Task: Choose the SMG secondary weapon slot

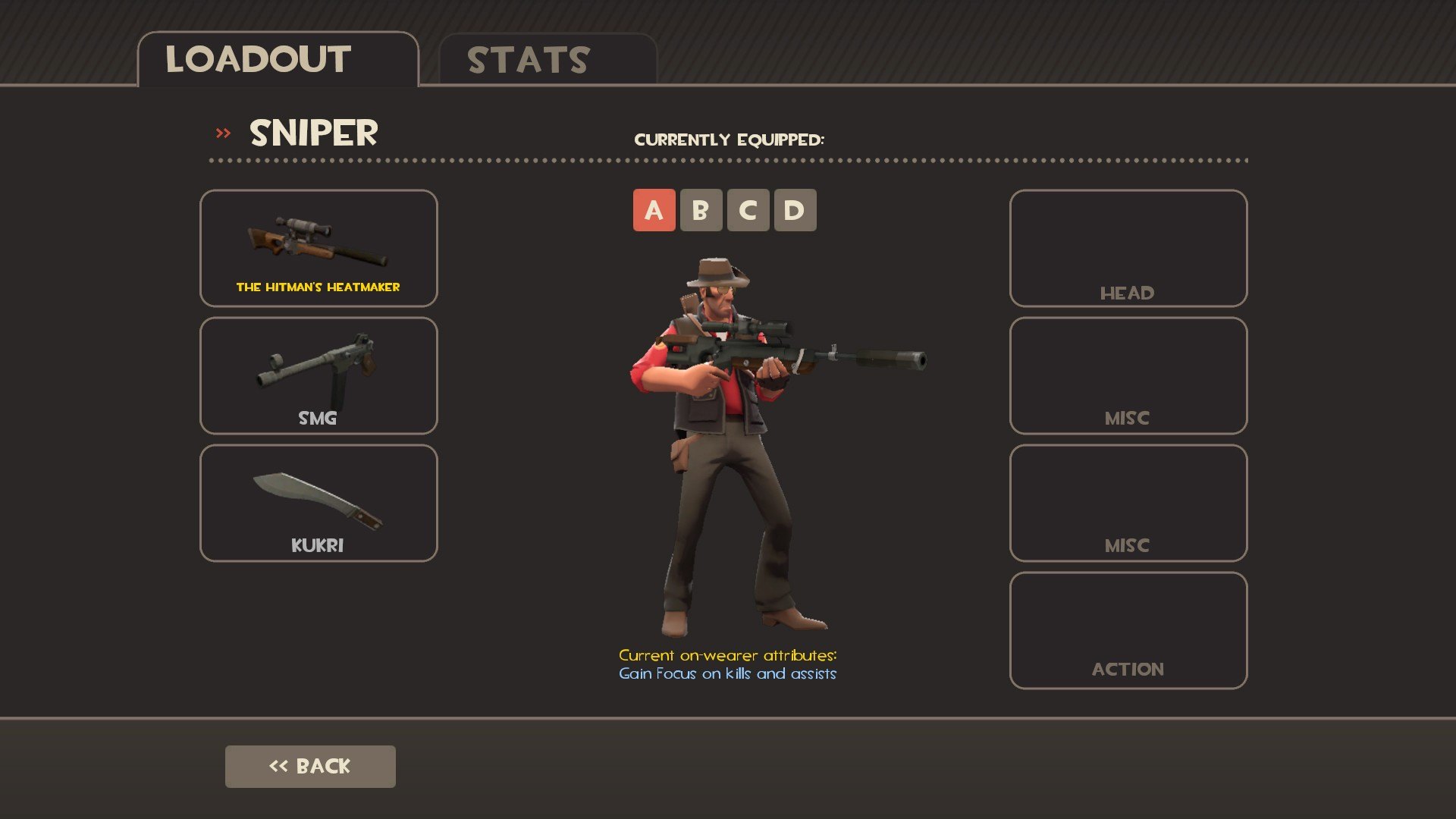Action: click(318, 375)
